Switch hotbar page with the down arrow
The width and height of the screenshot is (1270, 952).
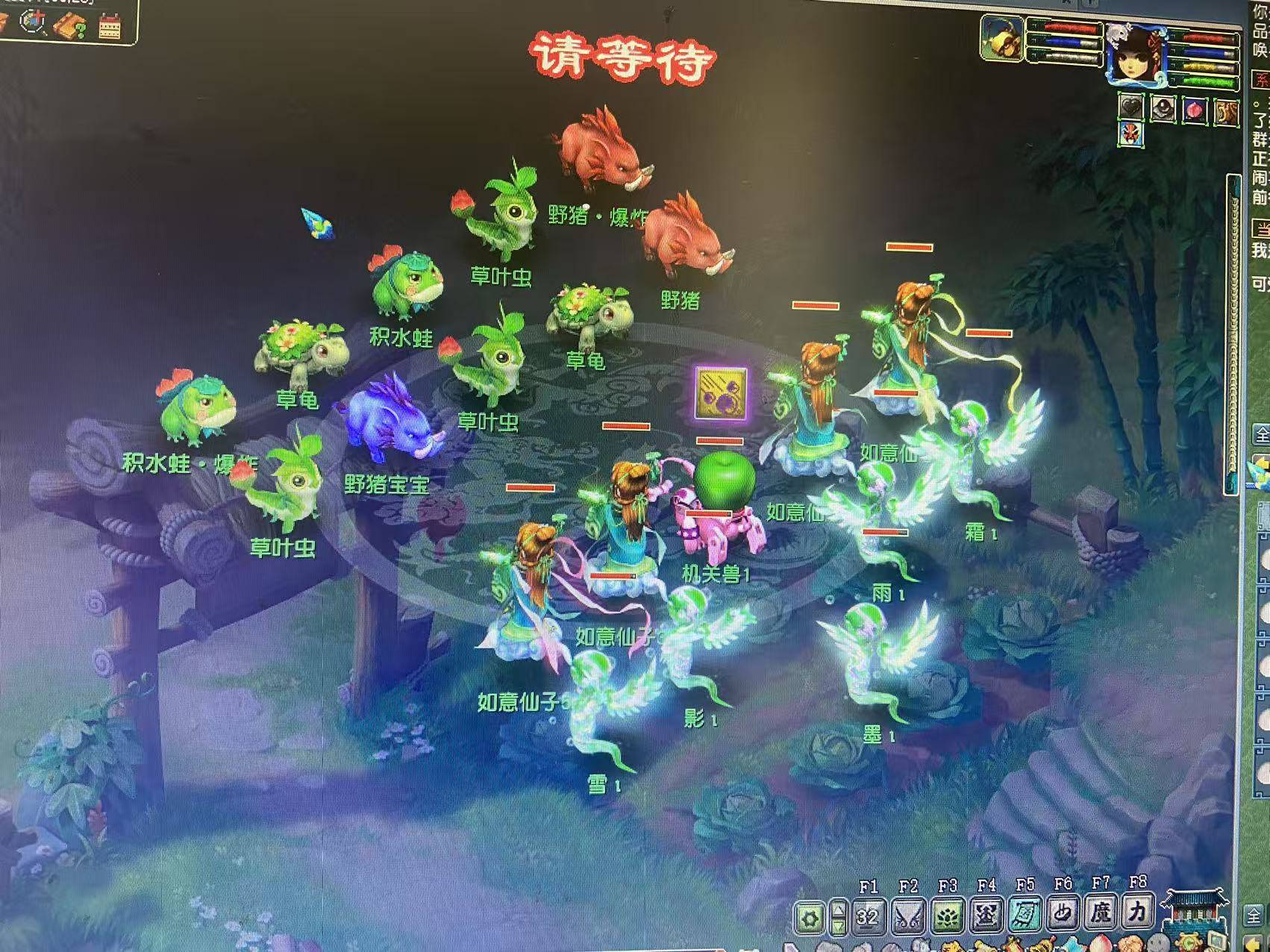pyautogui.click(x=839, y=926)
